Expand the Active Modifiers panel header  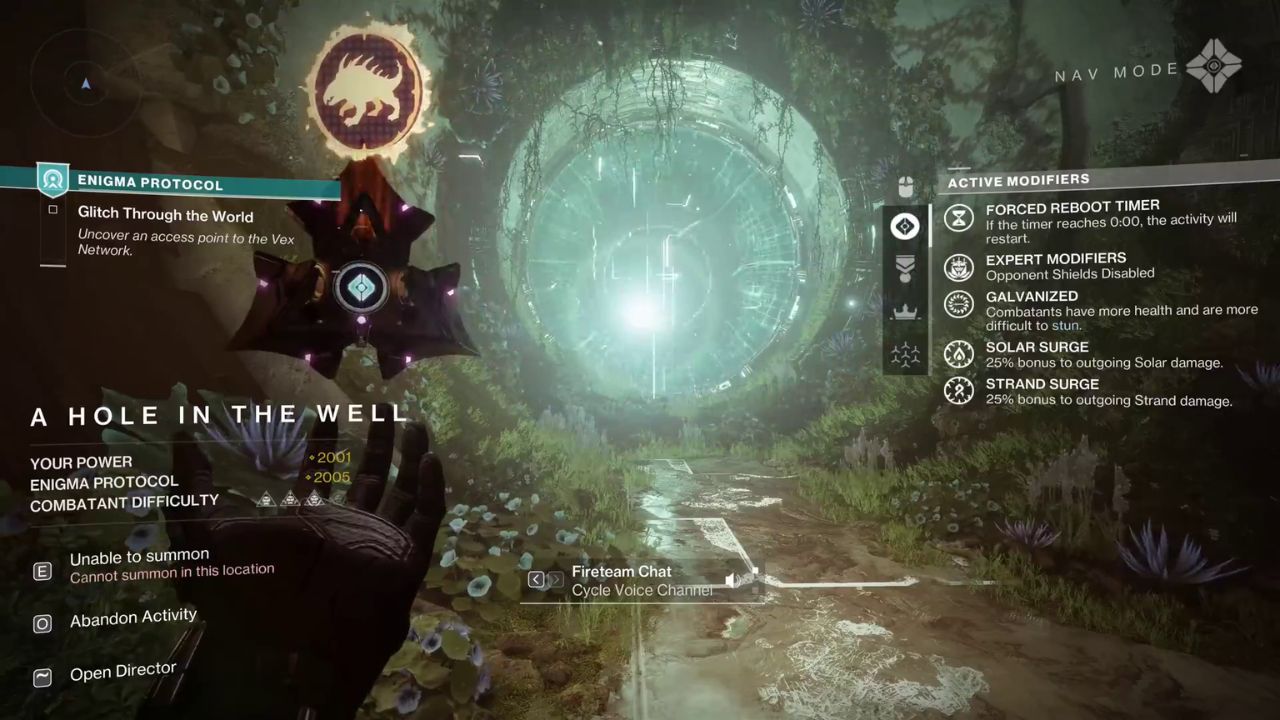1018,180
